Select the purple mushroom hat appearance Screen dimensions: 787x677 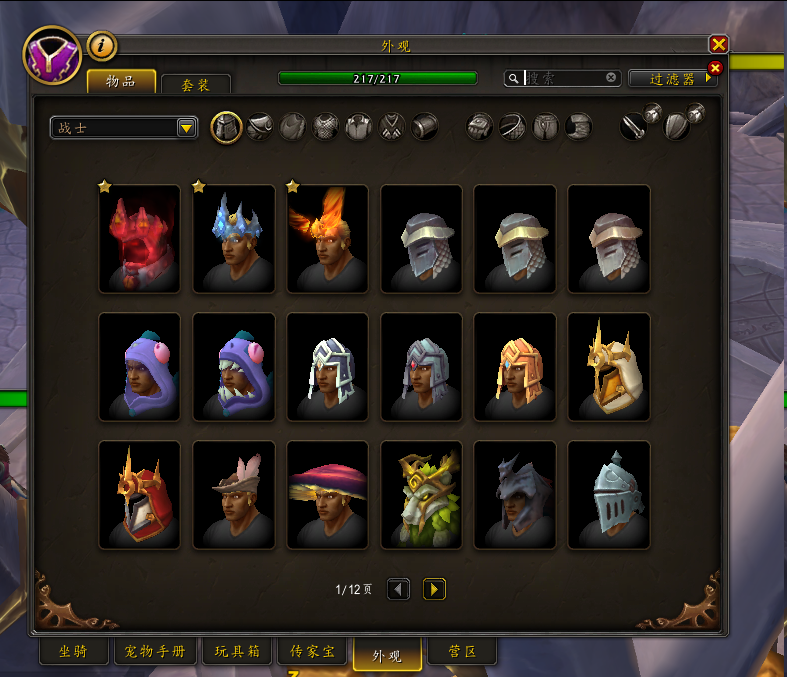327,495
